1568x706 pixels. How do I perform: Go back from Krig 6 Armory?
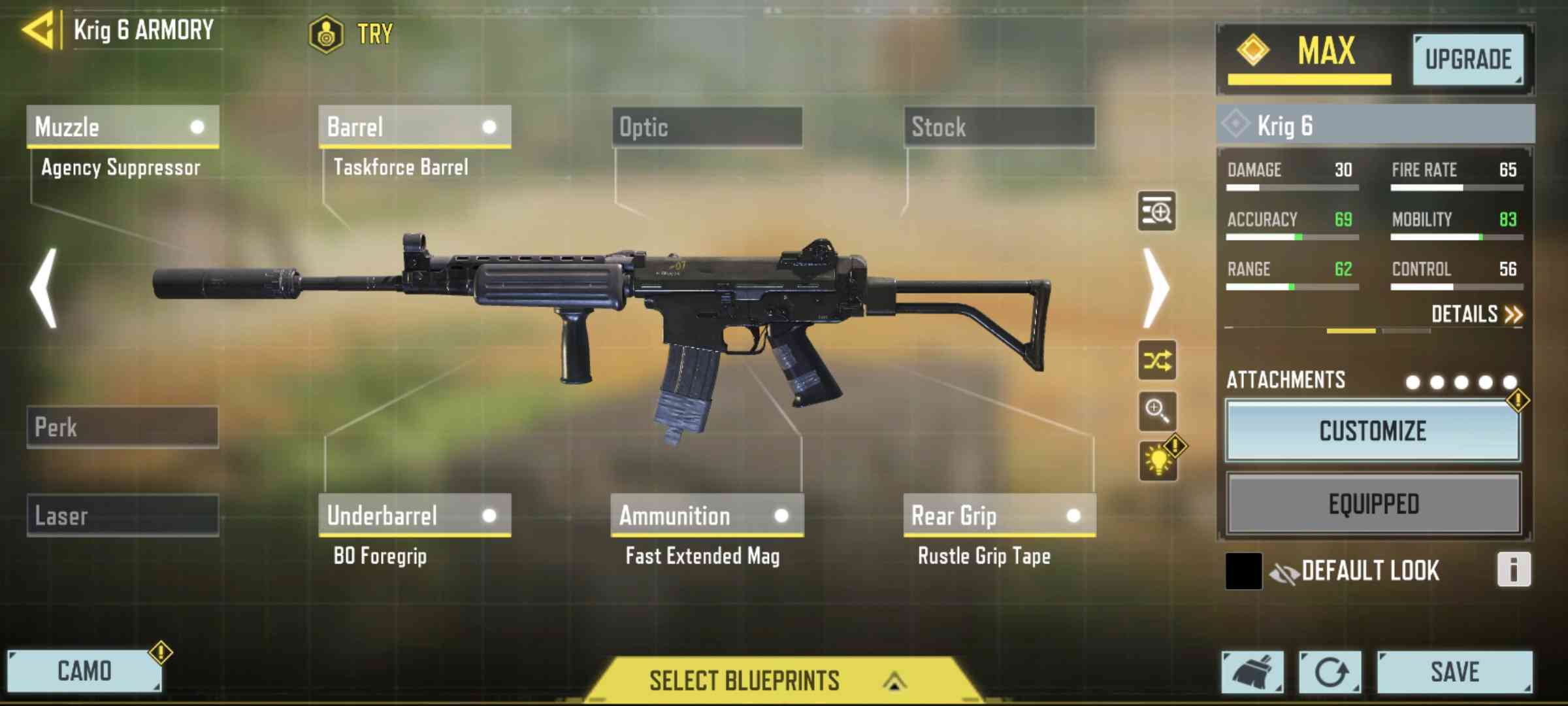(39, 30)
